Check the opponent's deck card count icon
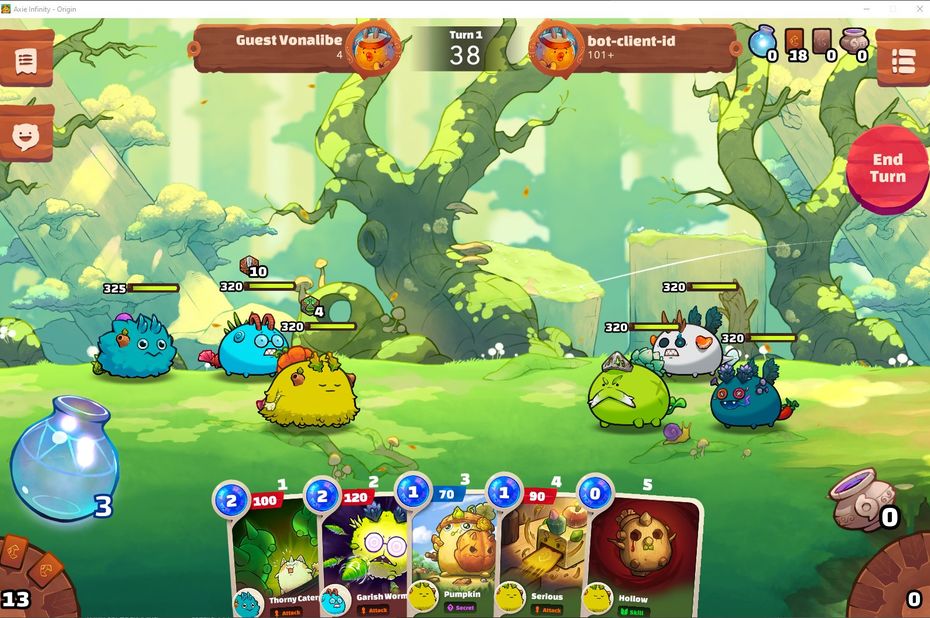Viewport: 930px width, 618px height. [796, 42]
